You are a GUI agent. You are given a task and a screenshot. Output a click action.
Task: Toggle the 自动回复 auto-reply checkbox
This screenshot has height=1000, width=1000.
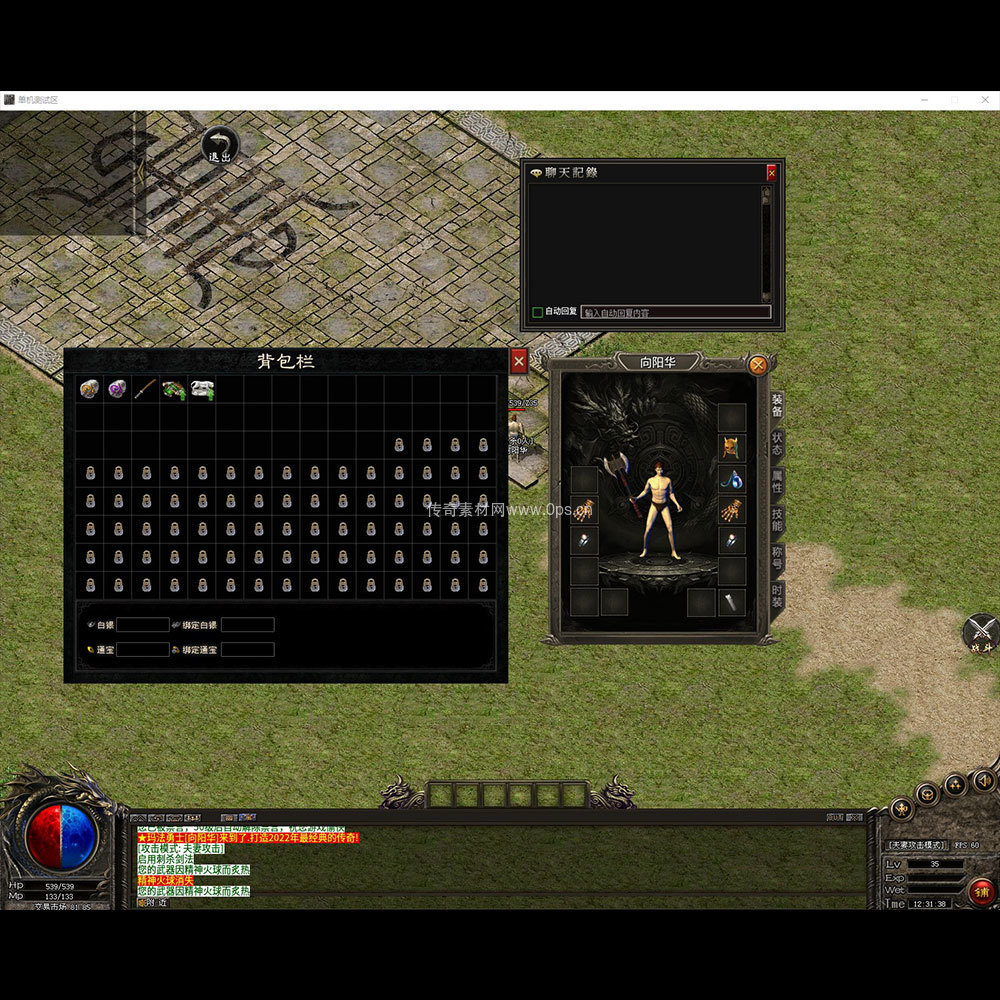point(538,312)
